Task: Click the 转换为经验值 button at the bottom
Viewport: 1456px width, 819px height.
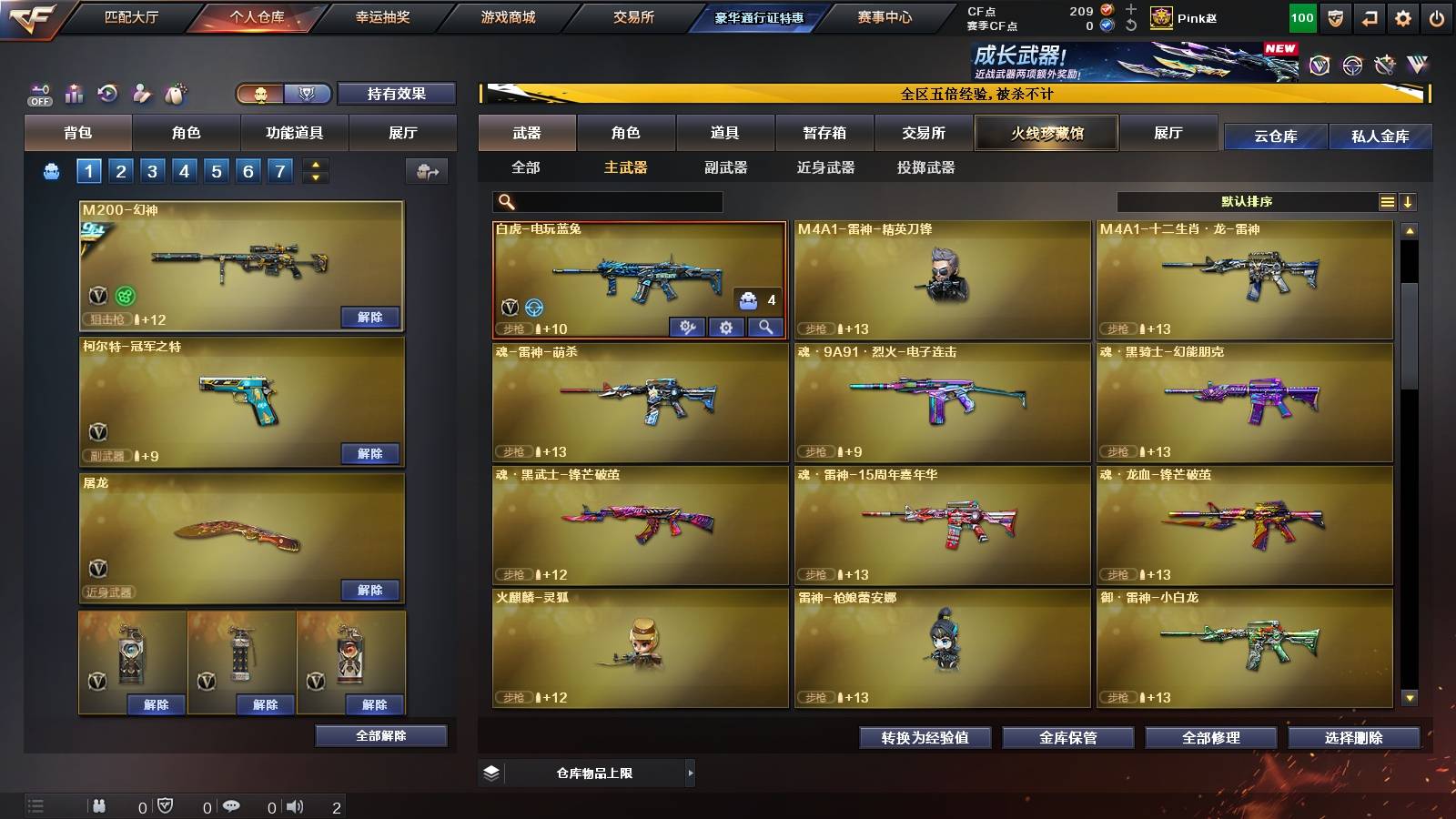Action: click(925, 738)
